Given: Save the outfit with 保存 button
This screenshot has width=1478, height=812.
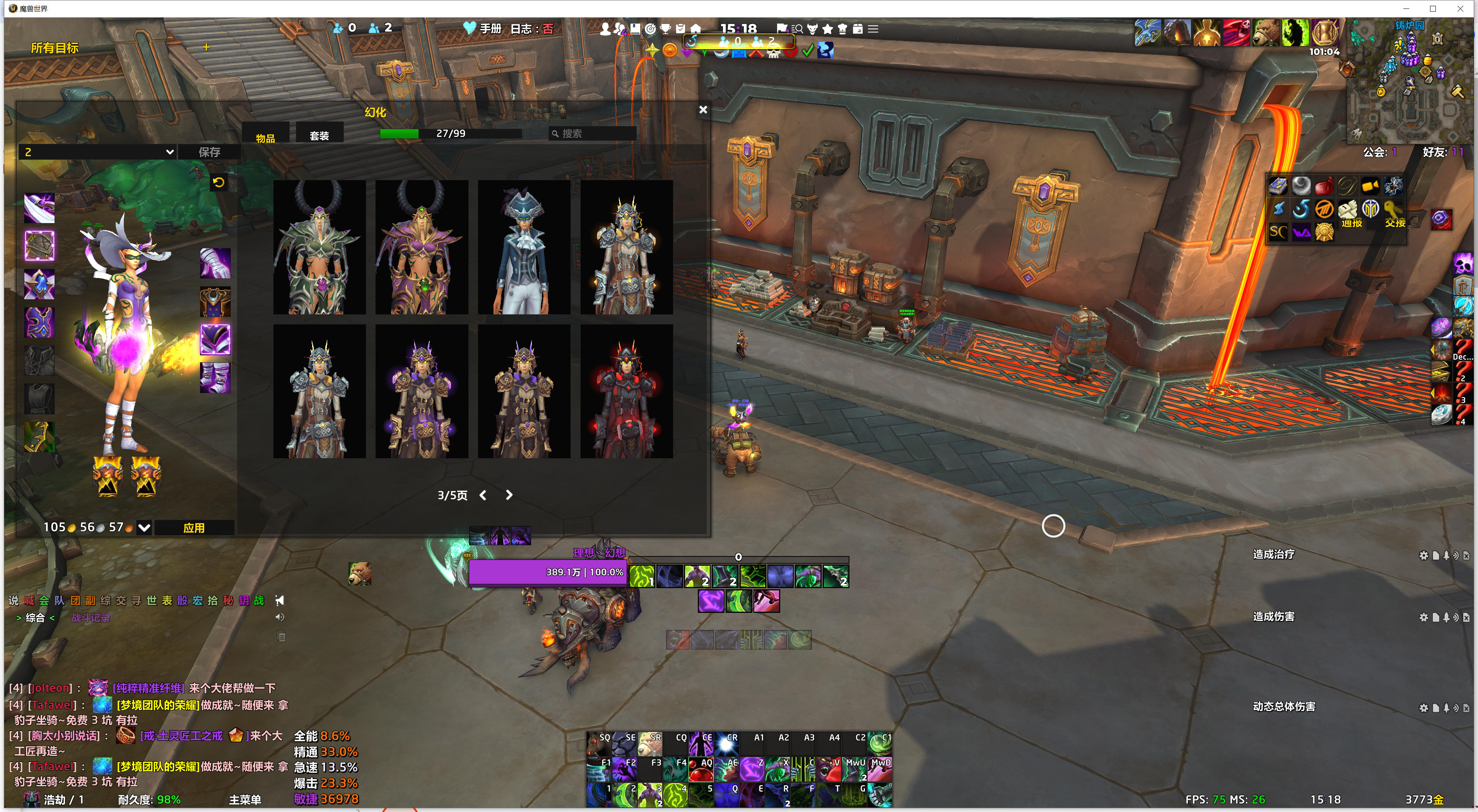Looking at the screenshot, I should [209, 152].
